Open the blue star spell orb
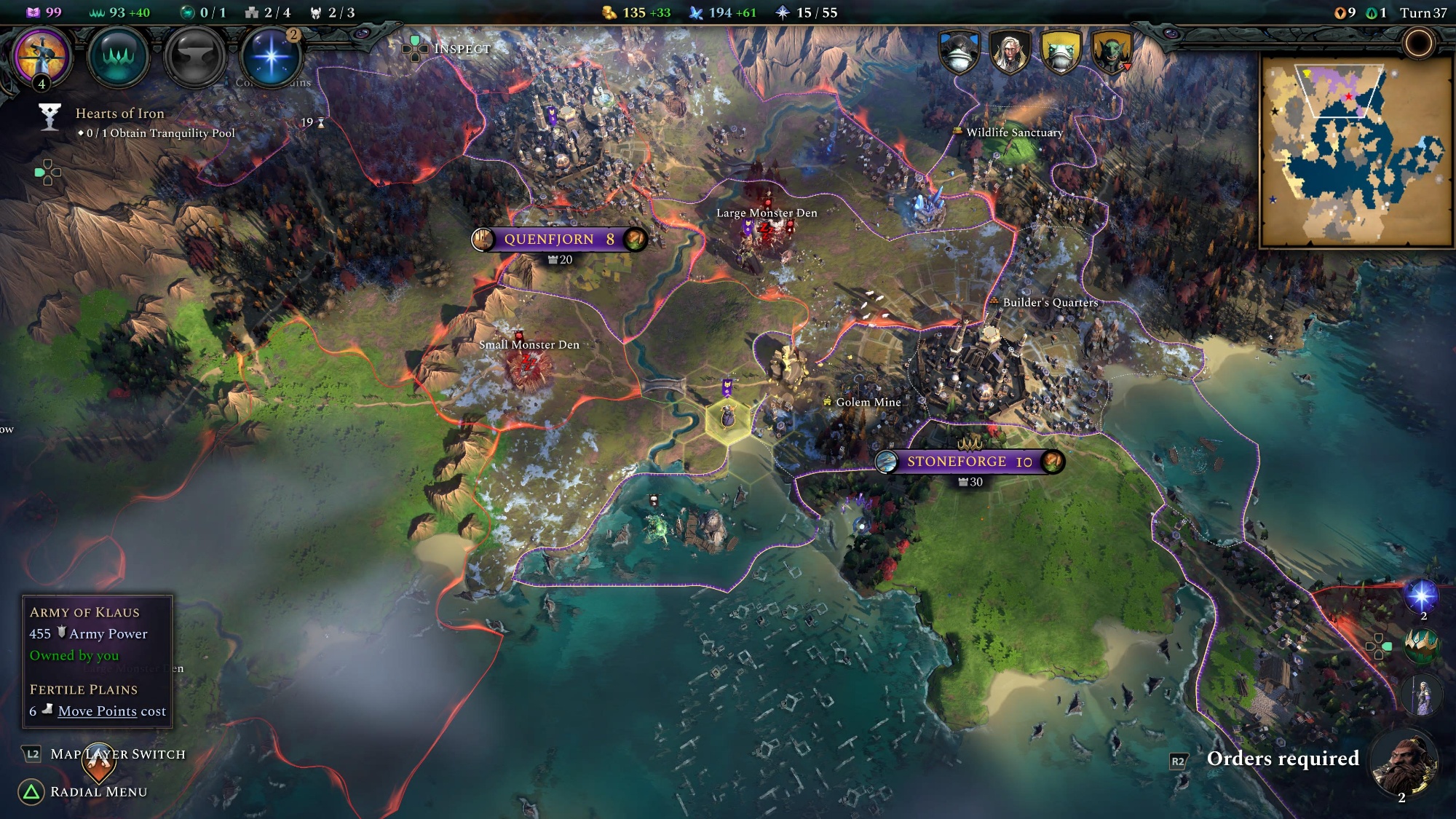Viewport: 1456px width, 819px height. point(271,57)
